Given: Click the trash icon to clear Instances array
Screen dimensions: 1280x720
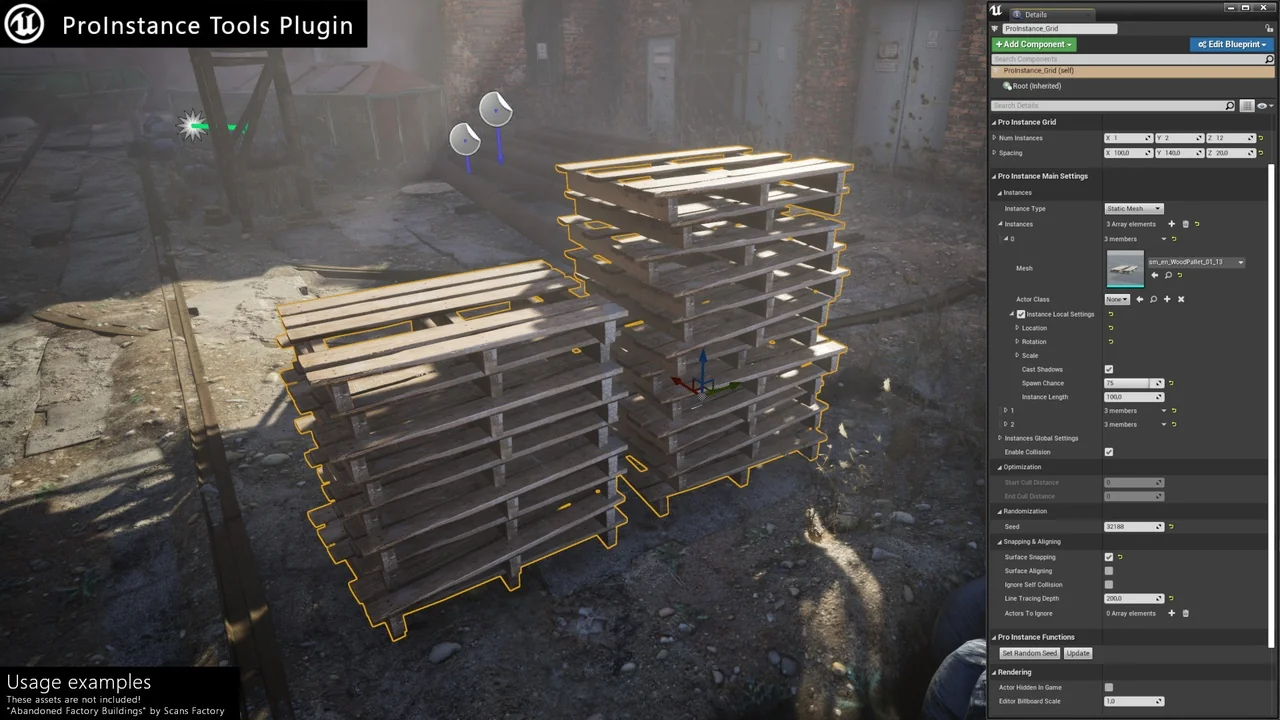Looking at the screenshot, I should pos(1185,224).
